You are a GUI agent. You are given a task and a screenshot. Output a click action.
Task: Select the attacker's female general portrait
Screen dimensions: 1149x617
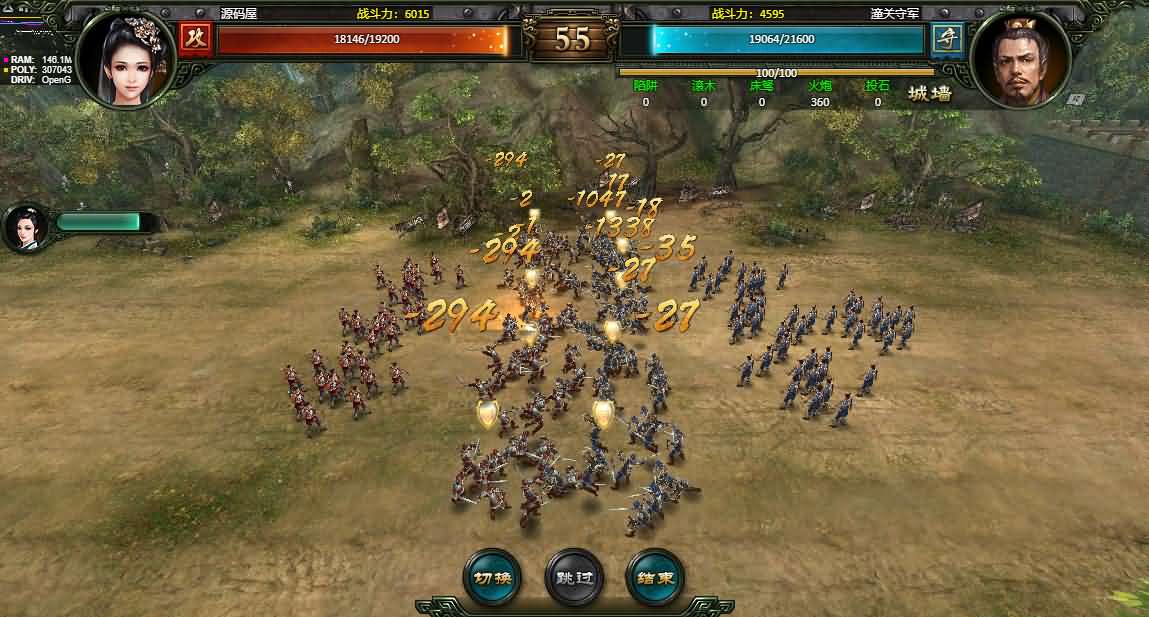pos(126,60)
